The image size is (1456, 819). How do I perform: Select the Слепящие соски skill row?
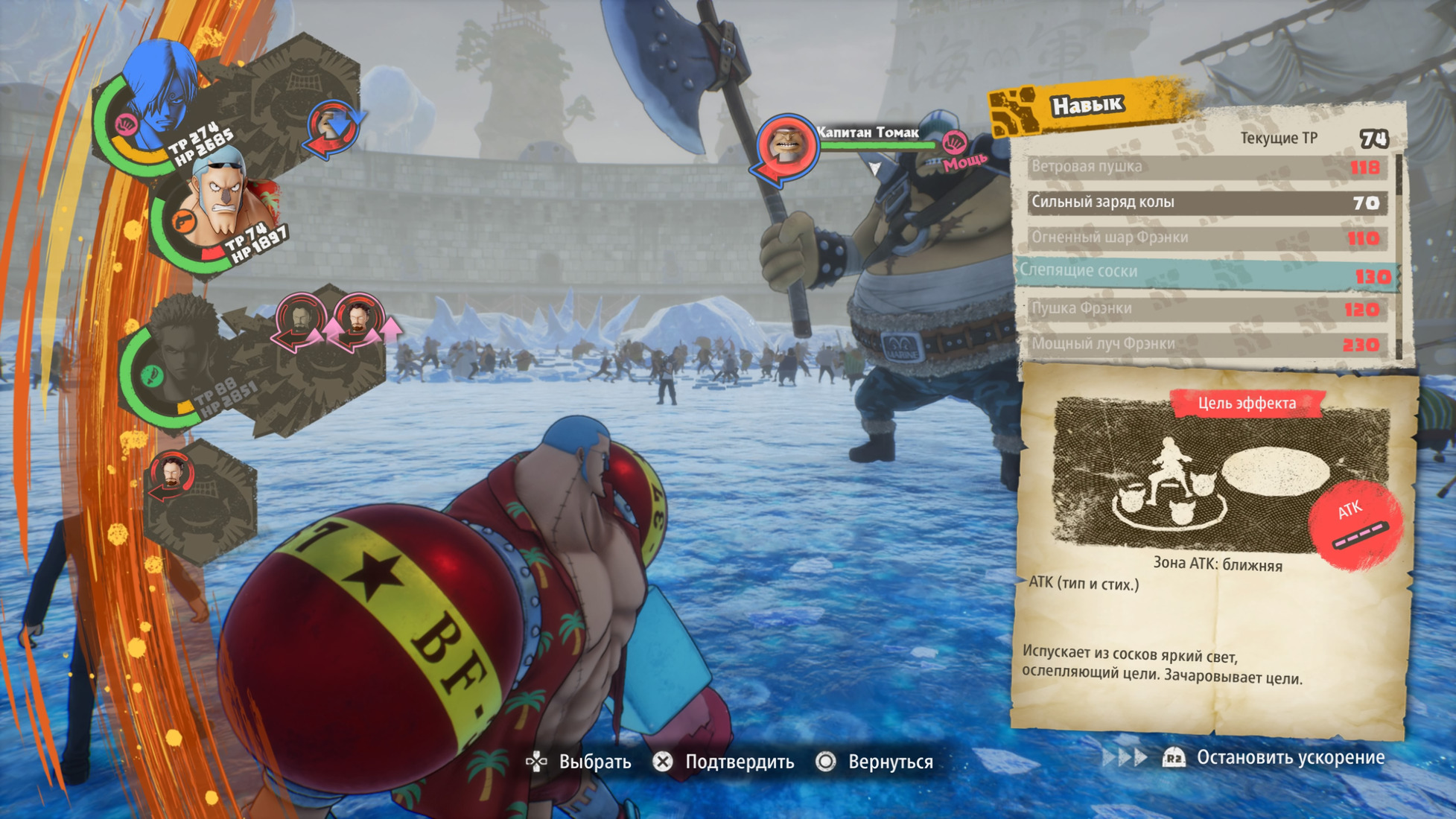coord(1205,273)
